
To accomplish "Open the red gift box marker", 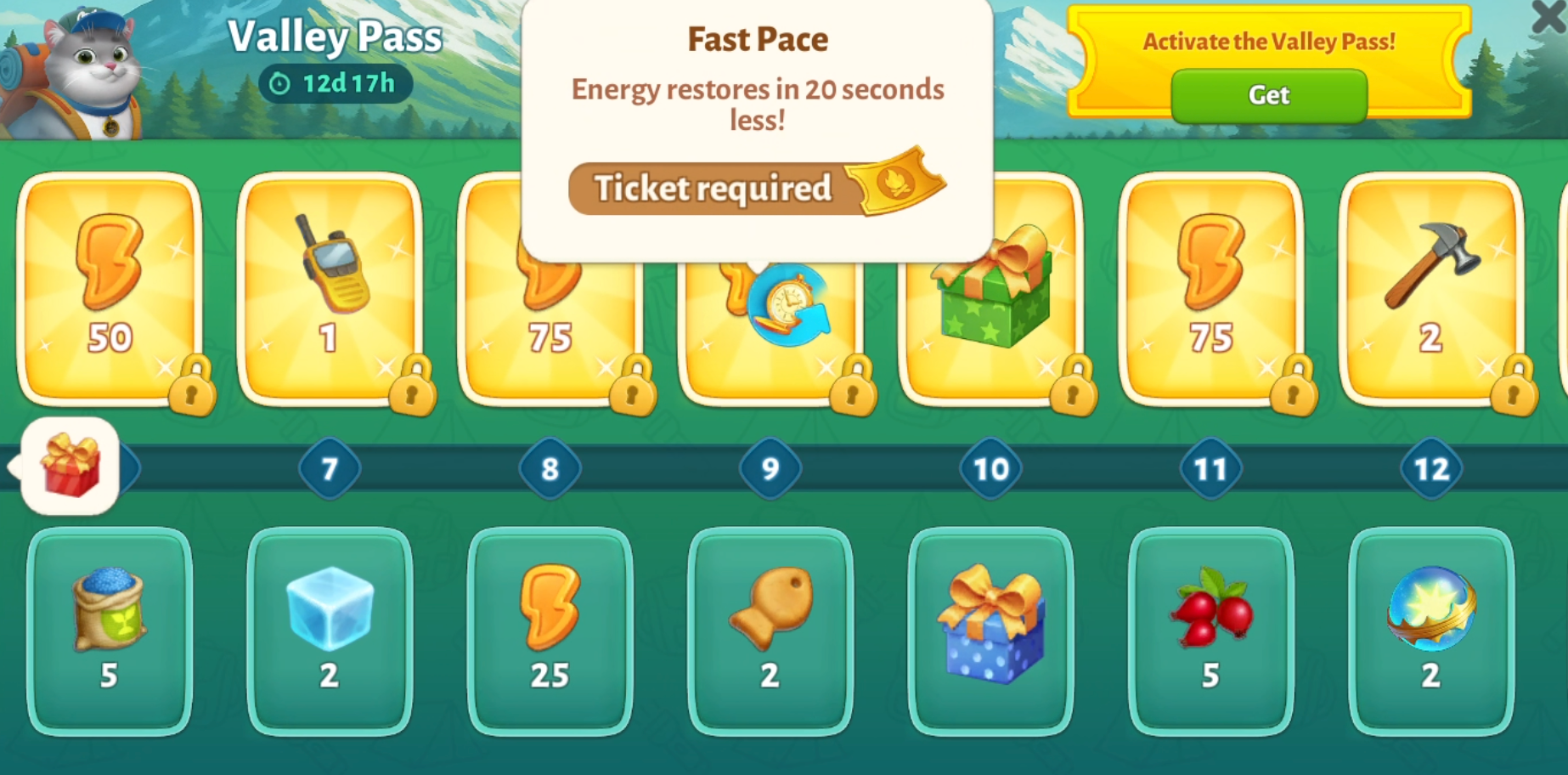I will click(70, 466).
